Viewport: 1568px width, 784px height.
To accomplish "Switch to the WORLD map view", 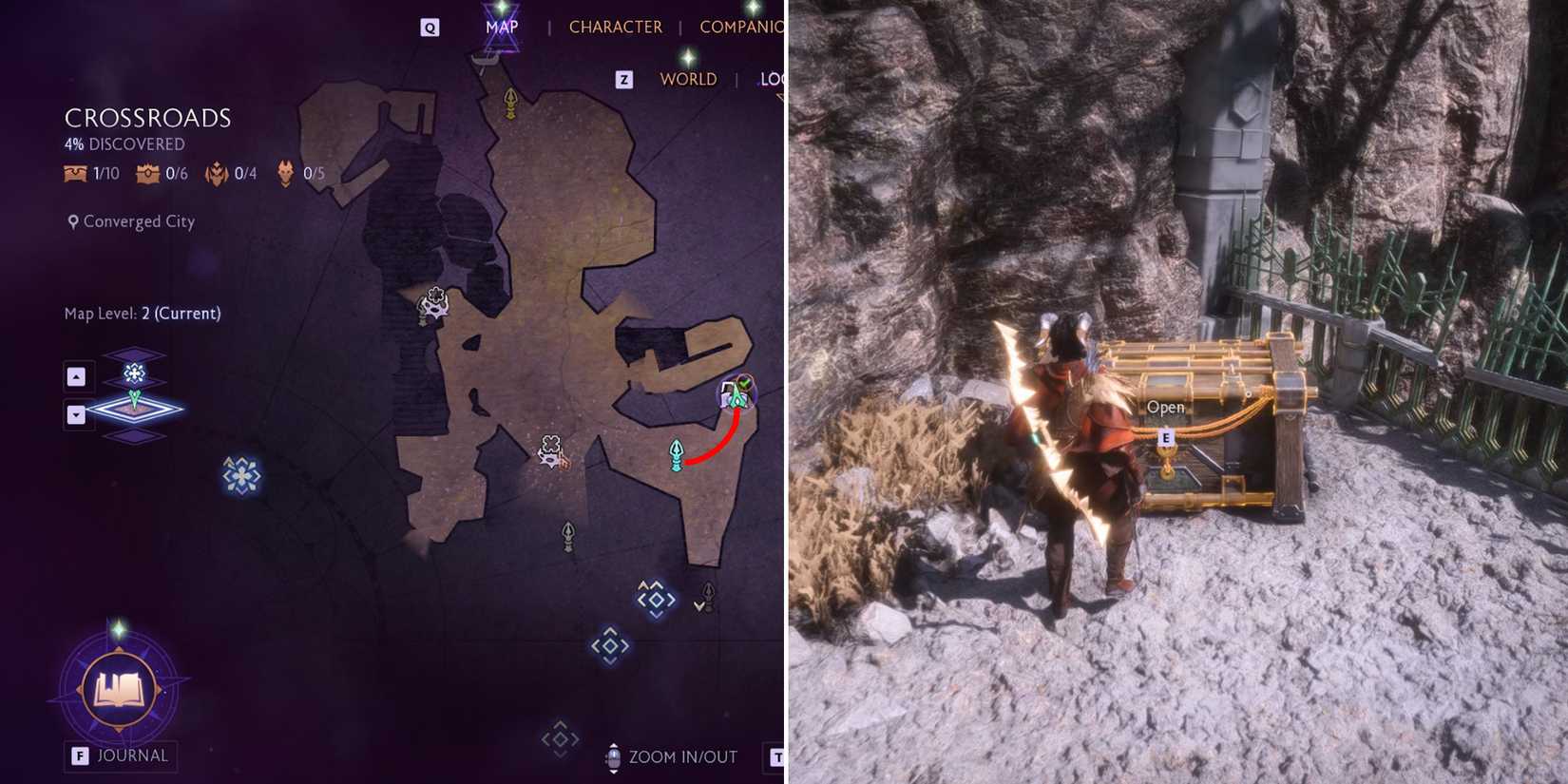I will point(687,79).
